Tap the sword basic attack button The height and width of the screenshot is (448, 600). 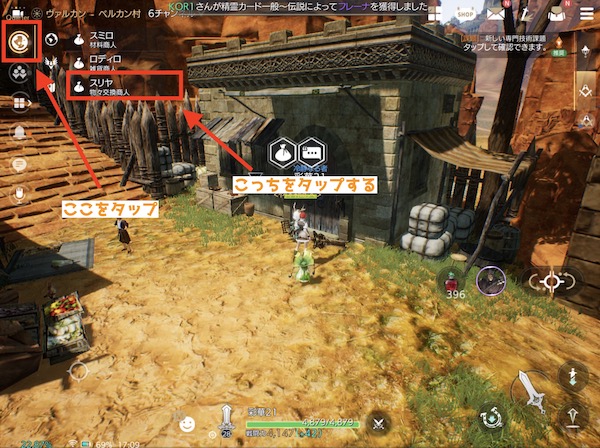pos(532,390)
